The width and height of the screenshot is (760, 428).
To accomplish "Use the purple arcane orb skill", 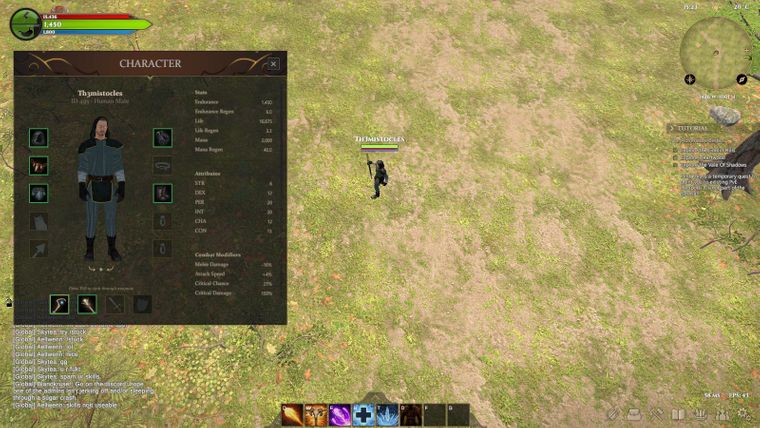I will click(x=340, y=414).
